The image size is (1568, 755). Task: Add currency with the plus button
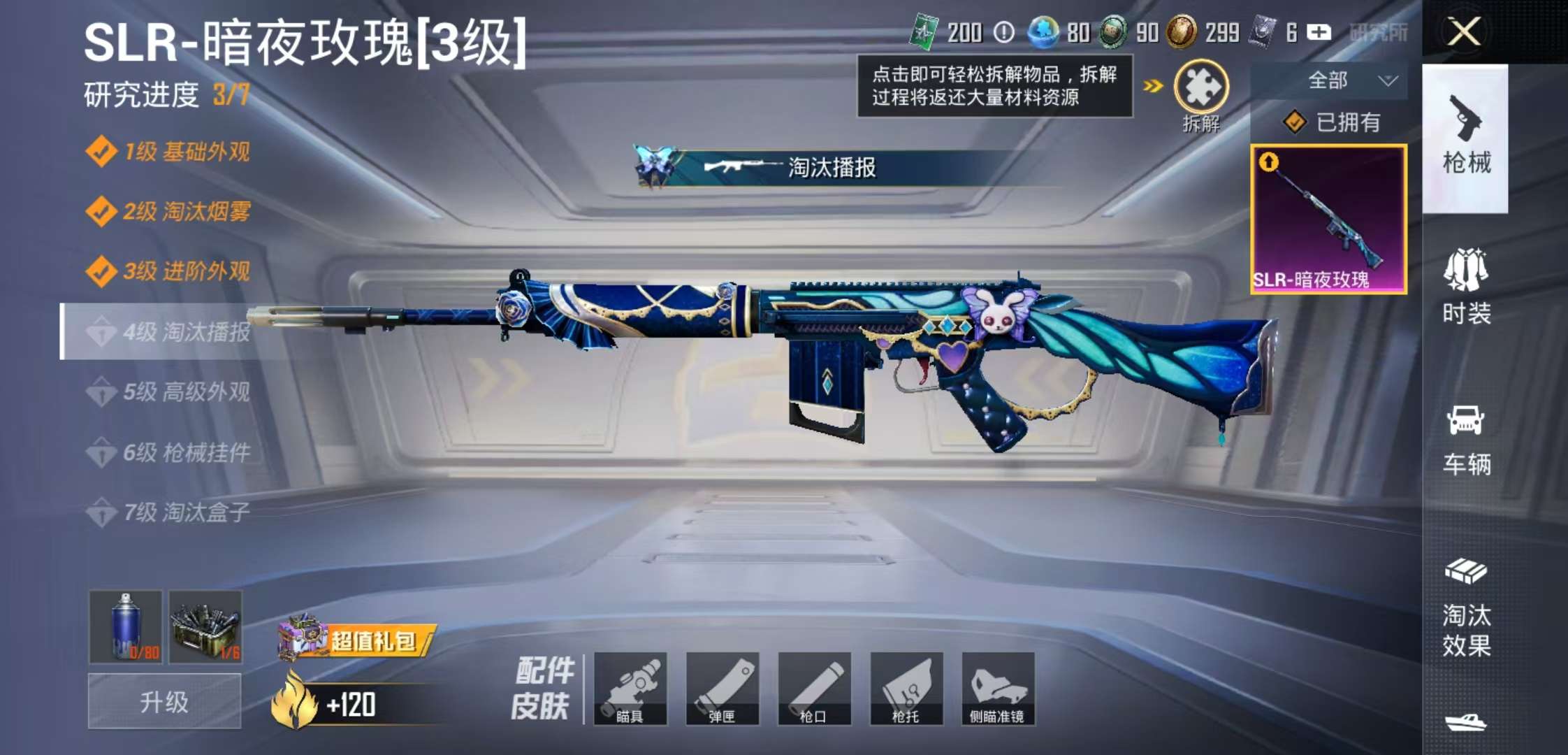[1319, 32]
